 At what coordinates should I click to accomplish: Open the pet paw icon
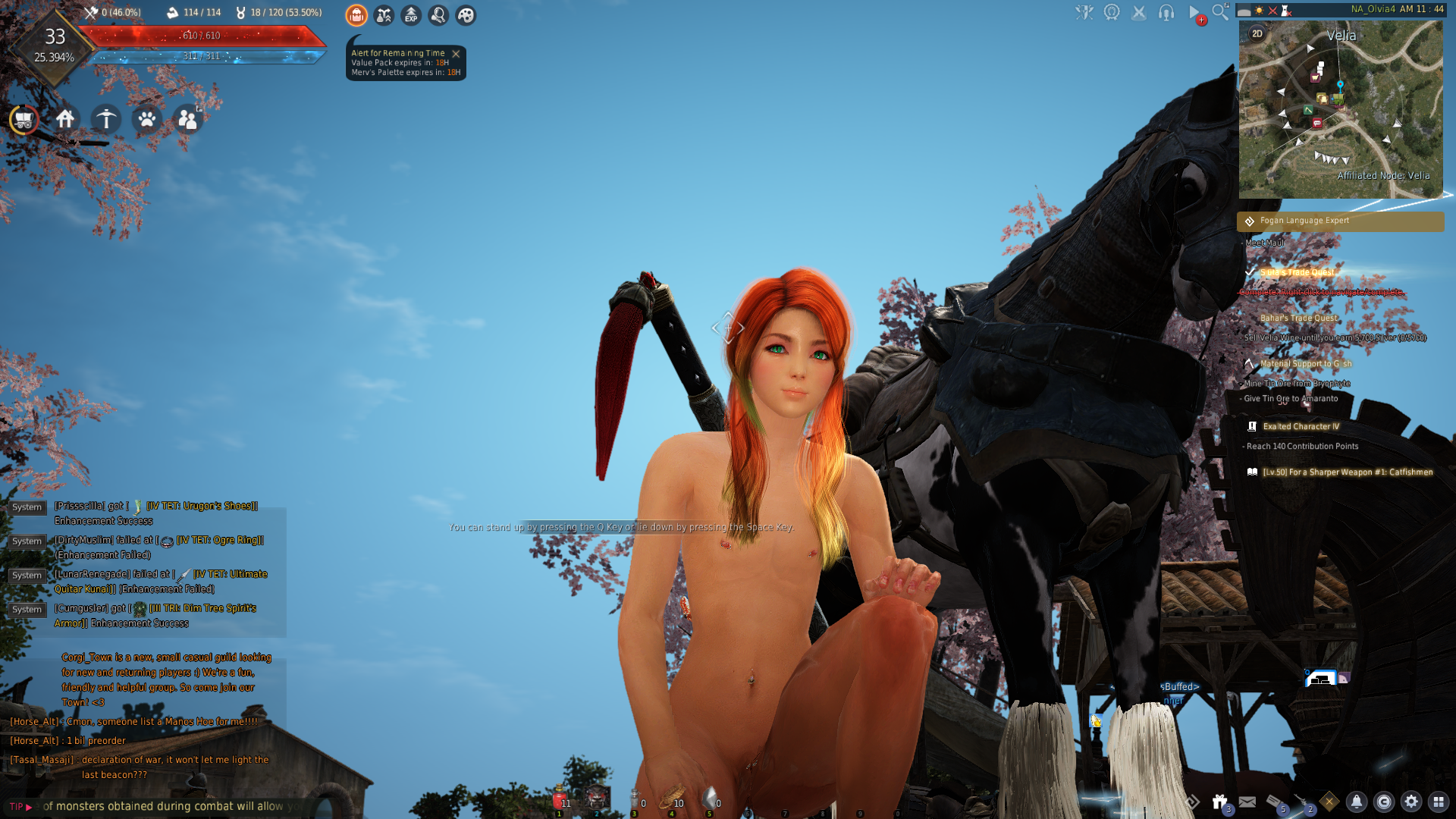[147, 120]
